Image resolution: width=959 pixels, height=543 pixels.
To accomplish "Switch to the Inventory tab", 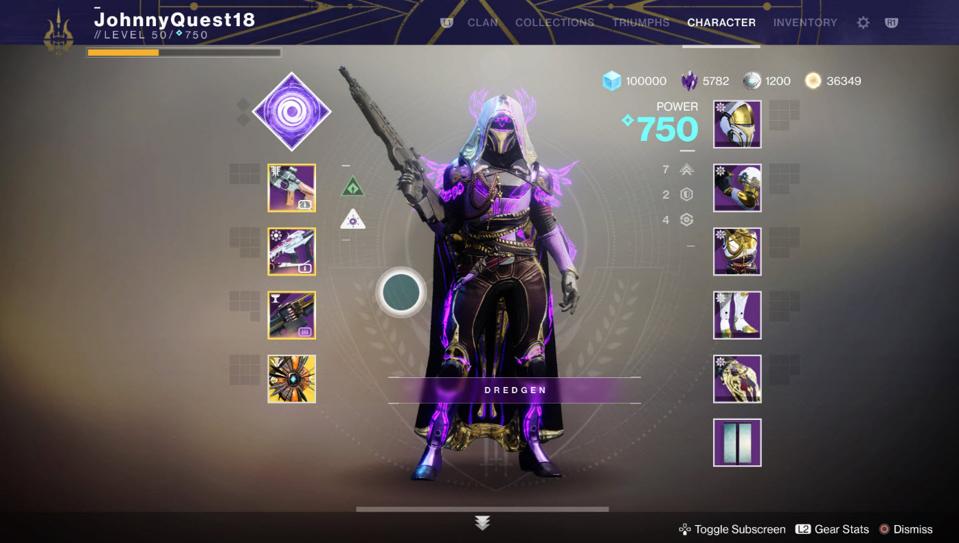I will point(805,22).
